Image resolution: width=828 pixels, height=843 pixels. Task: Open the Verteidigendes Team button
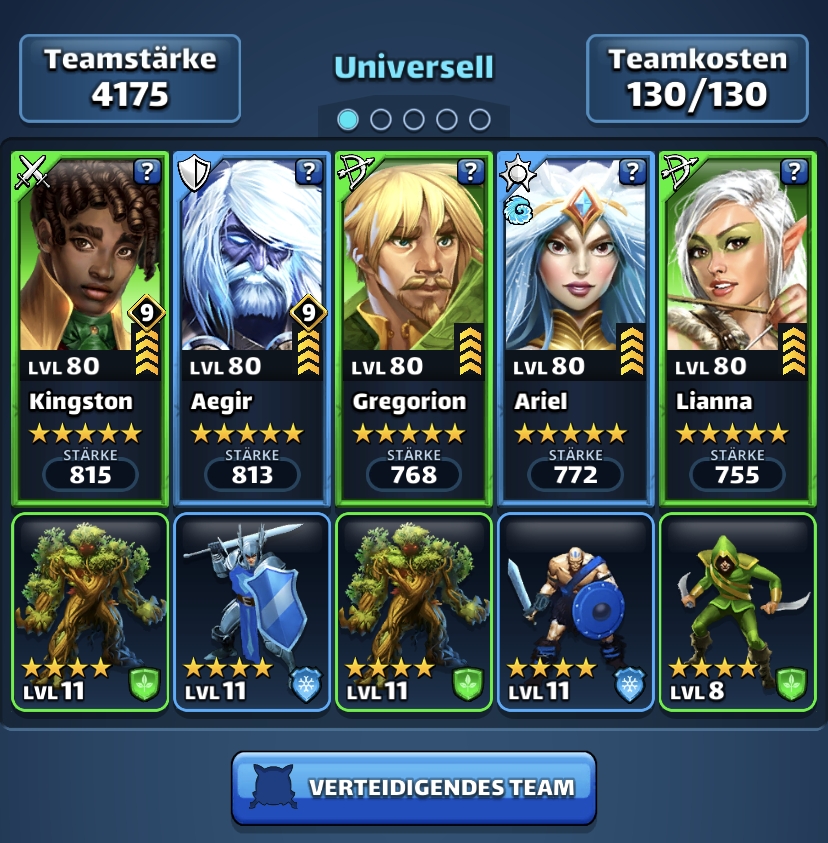(414, 788)
